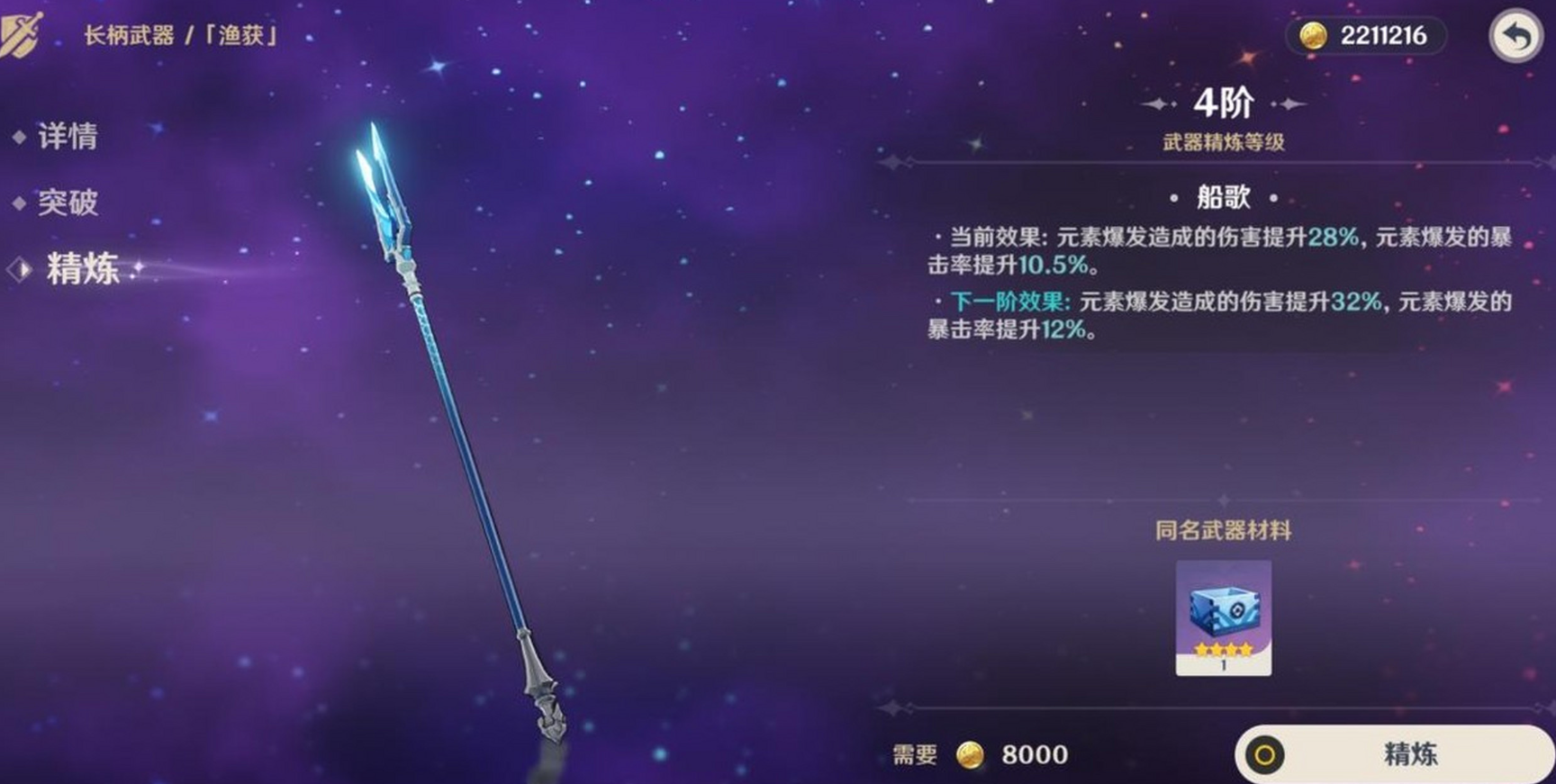
Task: Select the 精炼 refinement tab
Action: click(82, 269)
